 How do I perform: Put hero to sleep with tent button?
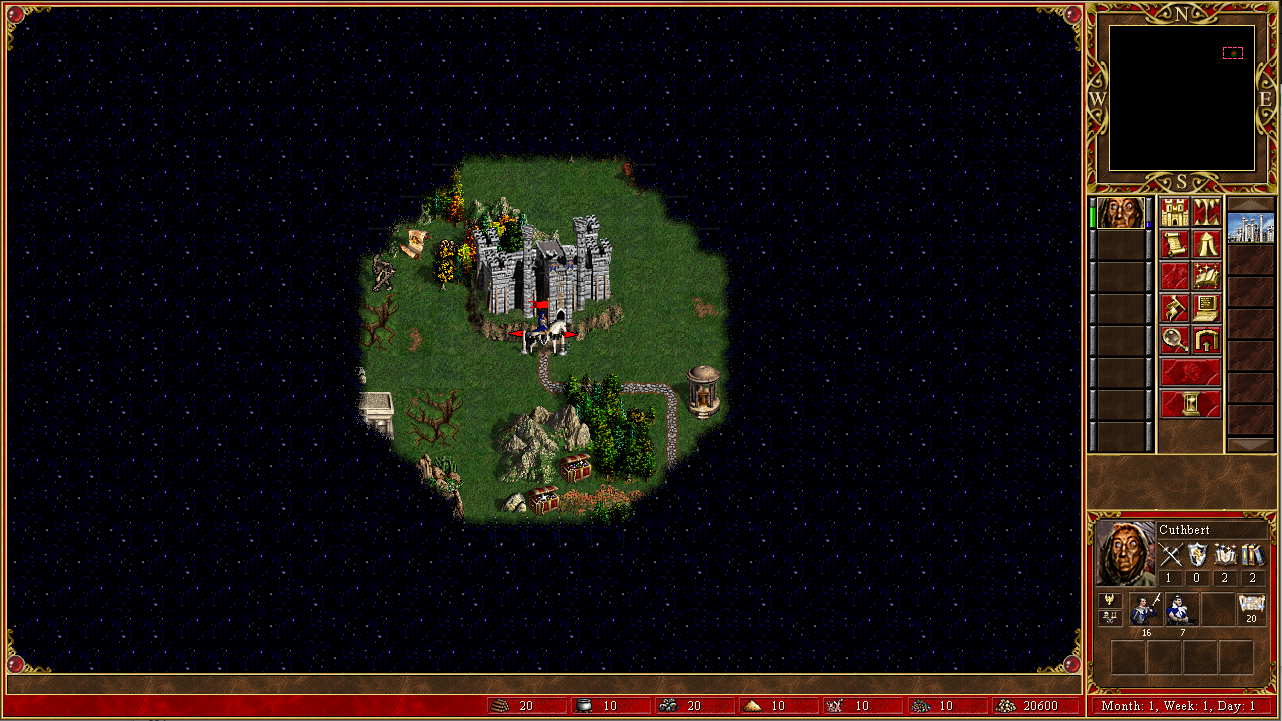(1206, 244)
